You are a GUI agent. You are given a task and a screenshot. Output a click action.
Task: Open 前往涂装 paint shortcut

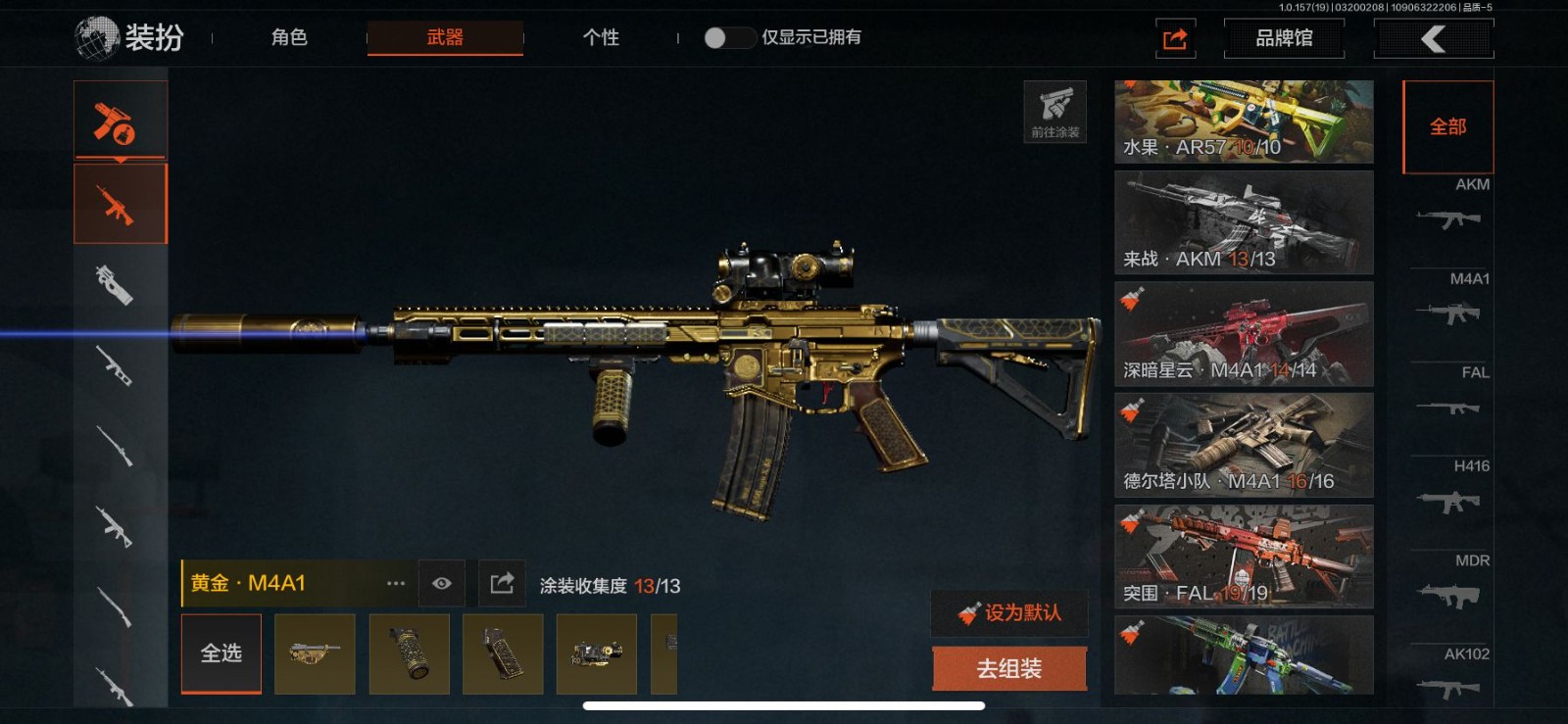(1054, 112)
